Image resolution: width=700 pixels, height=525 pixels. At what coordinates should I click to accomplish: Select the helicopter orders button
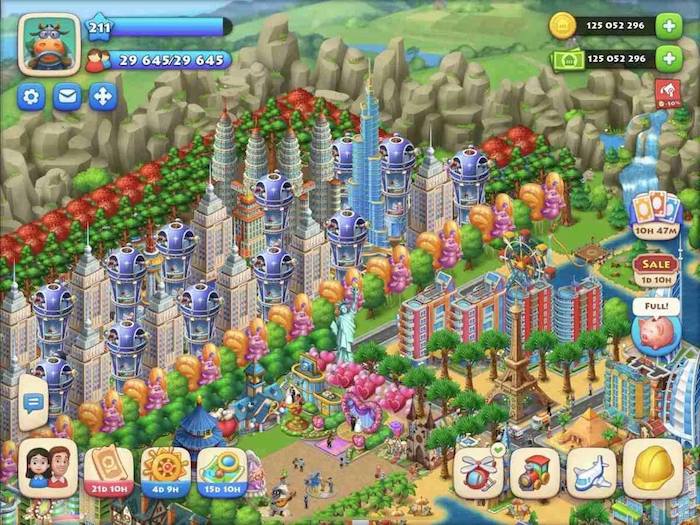tap(478, 471)
